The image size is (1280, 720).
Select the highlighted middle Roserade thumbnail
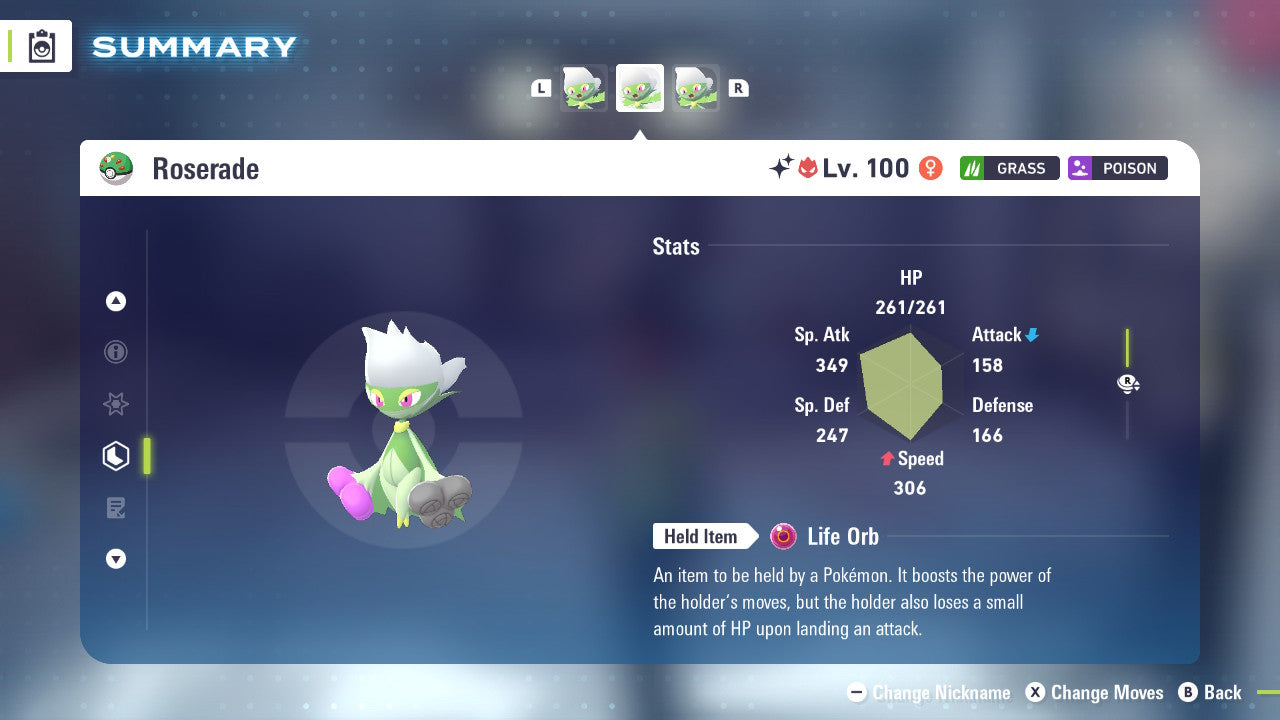click(639, 87)
